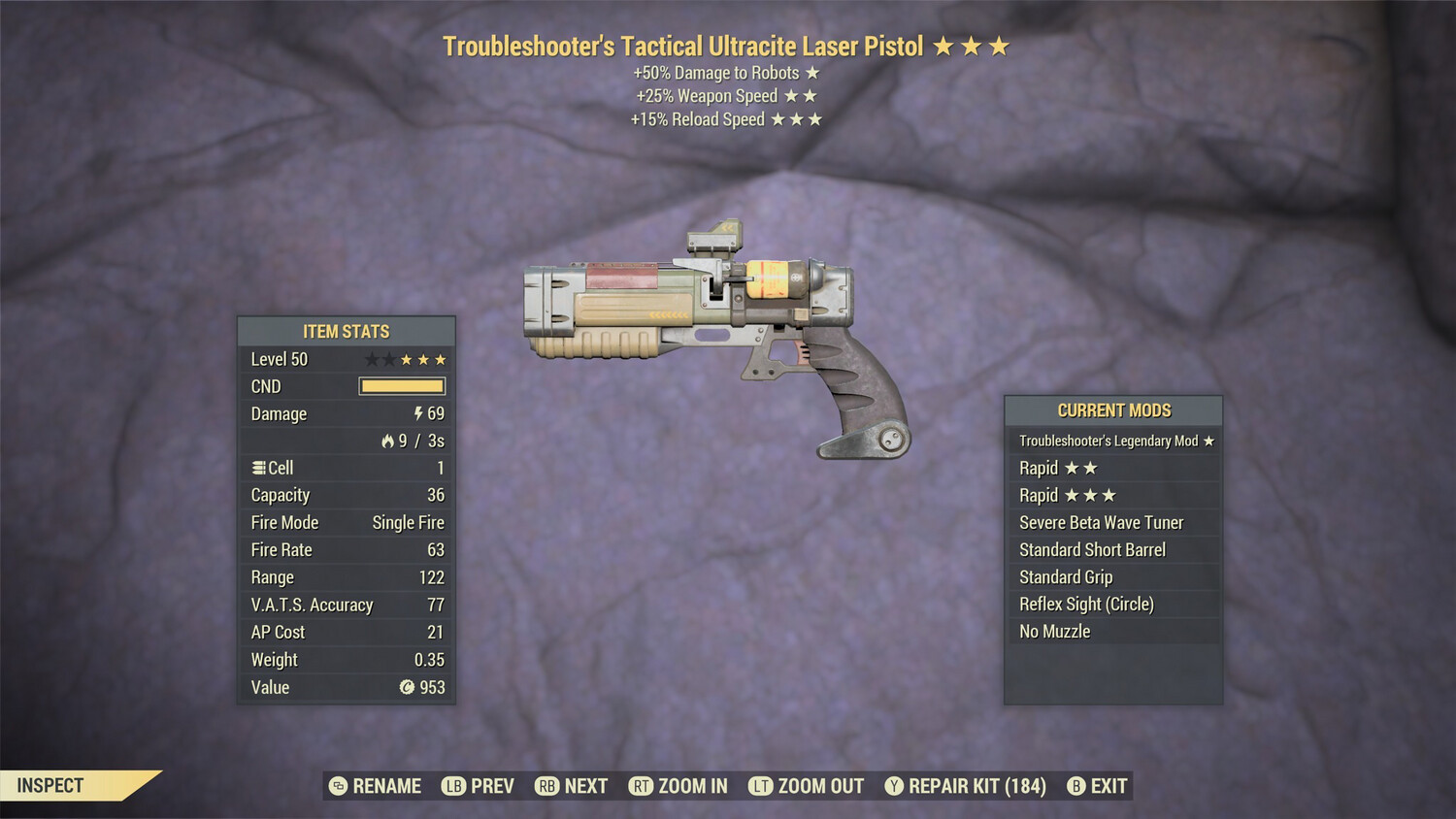The height and width of the screenshot is (819, 1456).
Task: Click the CURRENT MODS panel header
Action: pyautogui.click(x=1113, y=409)
